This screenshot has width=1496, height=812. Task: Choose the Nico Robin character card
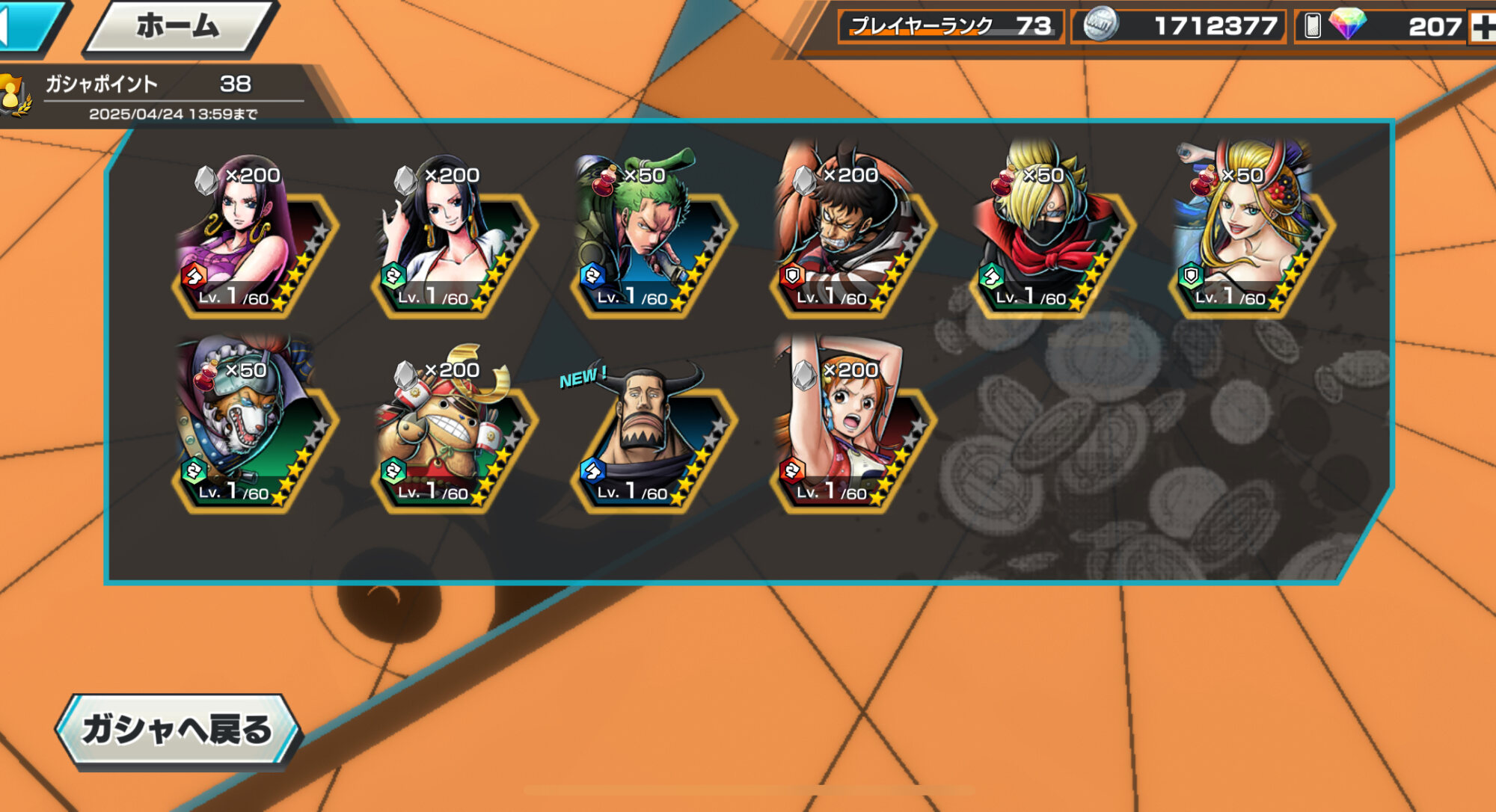(453, 239)
